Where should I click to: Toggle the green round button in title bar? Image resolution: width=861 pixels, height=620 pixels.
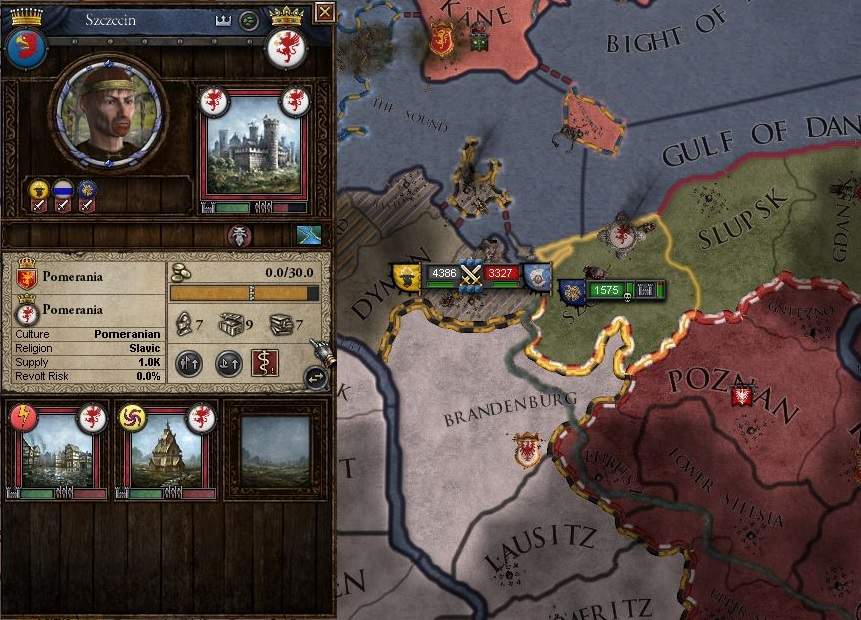(x=249, y=19)
